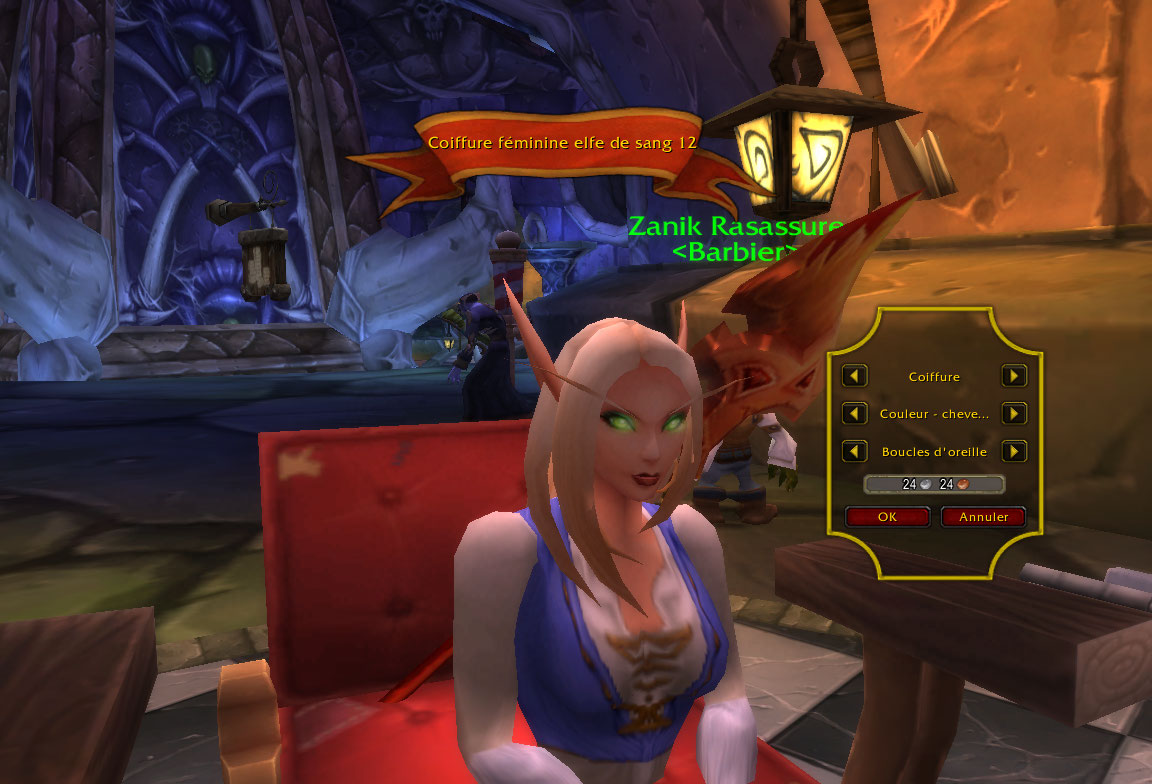This screenshot has height=784, width=1152.
Task: Show previous Boucles d'oreille earring style
Action: point(854,451)
